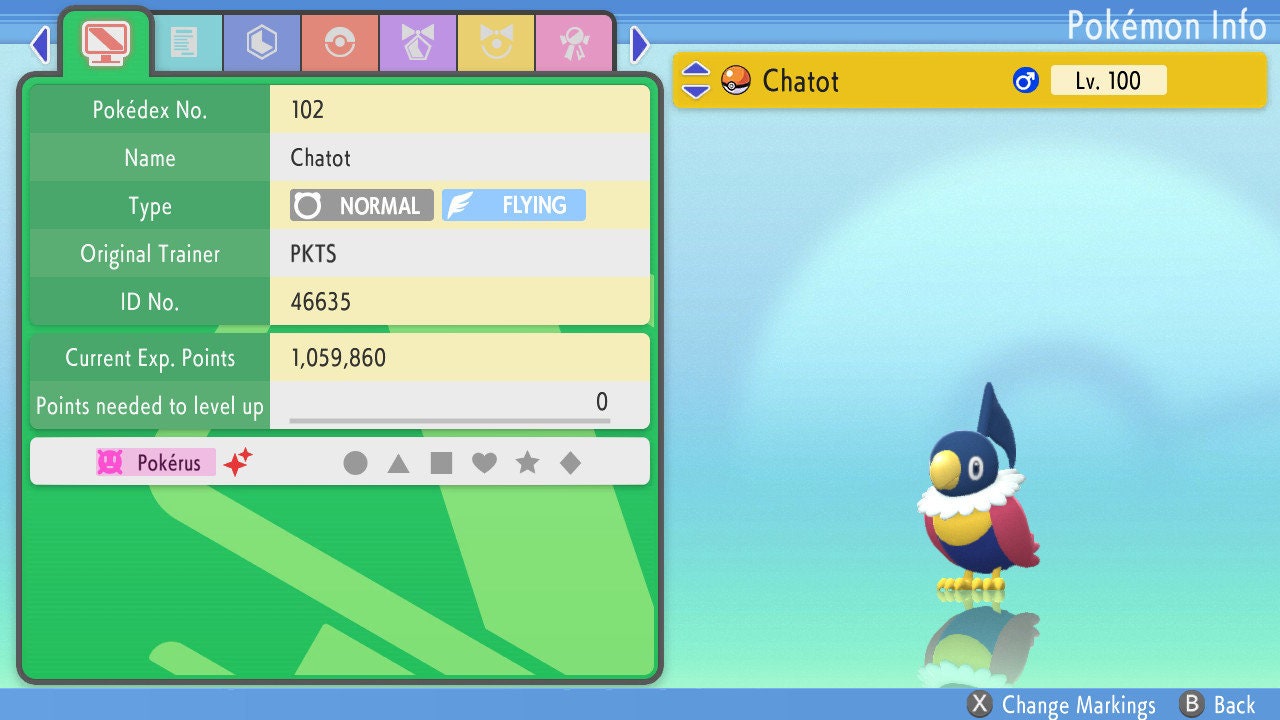Switch to the yellow bow tab

click(496, 43)
